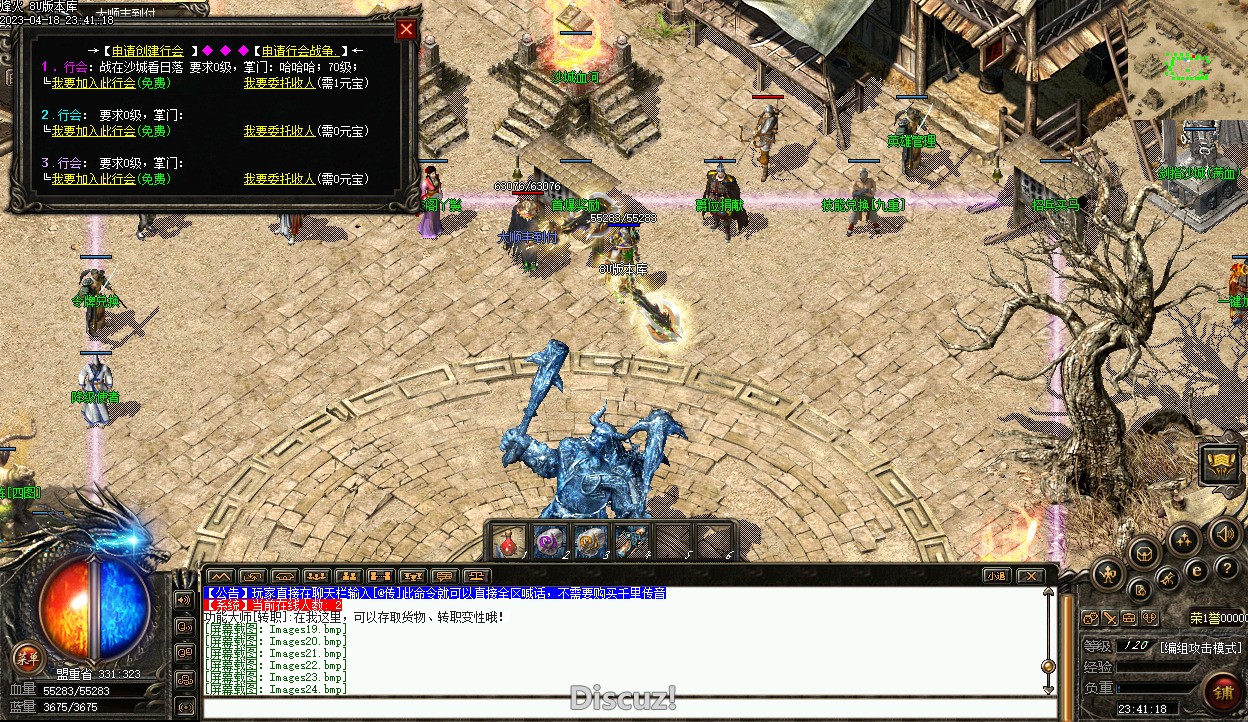Open the character panel round button
Image resolution: width=1248 pixels, height=722 pixels.
click(x=1108, y=574)
